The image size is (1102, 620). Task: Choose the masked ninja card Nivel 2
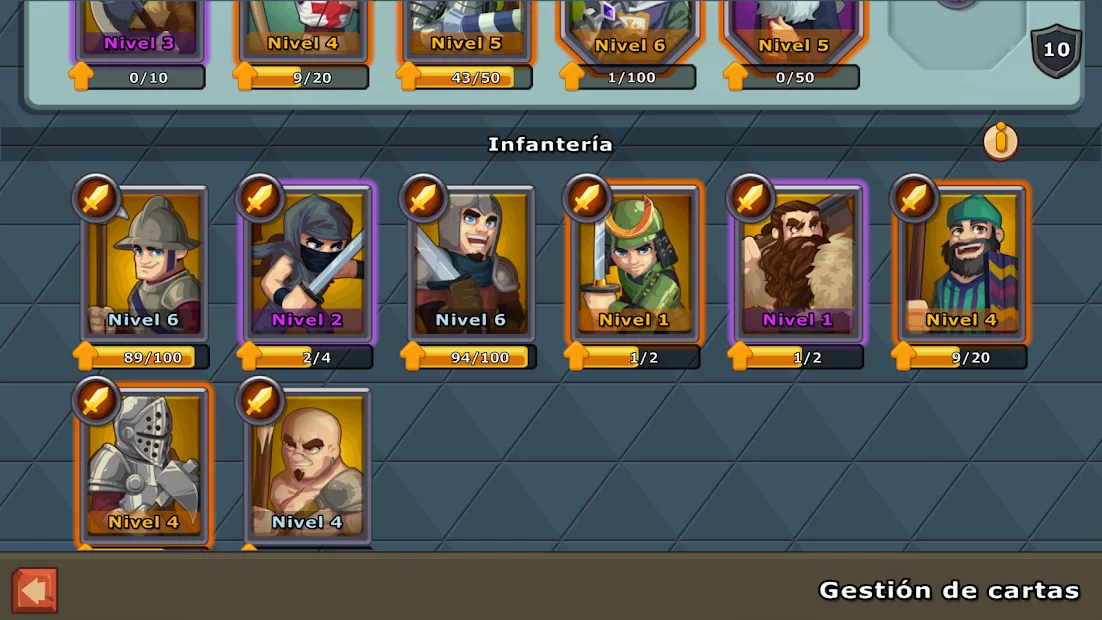[x=307, y=264]
